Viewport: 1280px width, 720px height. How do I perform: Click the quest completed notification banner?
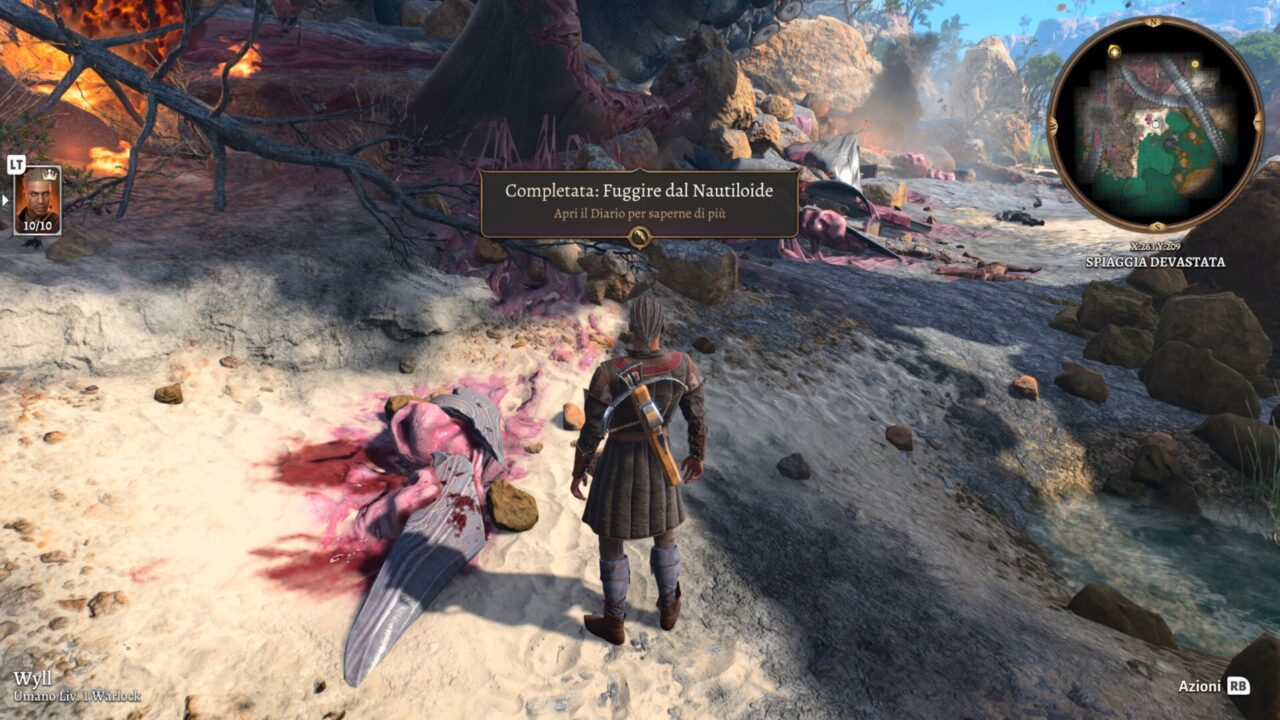pos(639,202)
